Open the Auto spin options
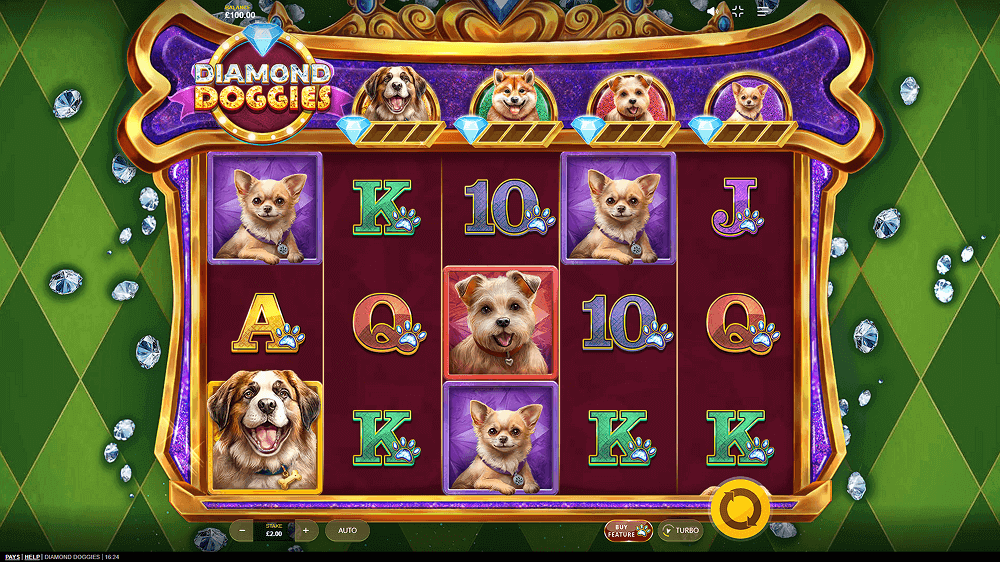The height and width of the screenshot is (562, 1000). tap(347, 530)
